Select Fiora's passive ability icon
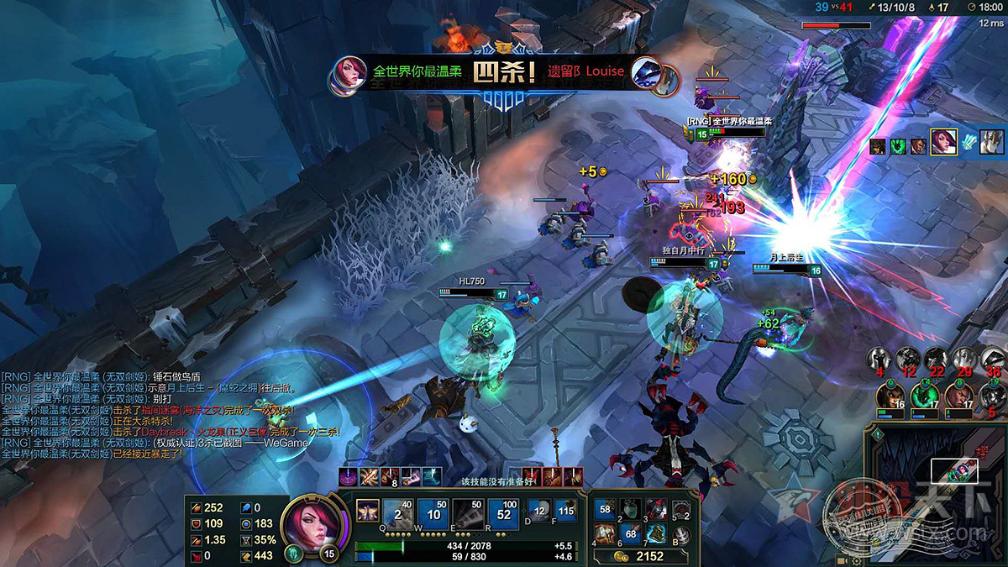 tap(367, 510)
